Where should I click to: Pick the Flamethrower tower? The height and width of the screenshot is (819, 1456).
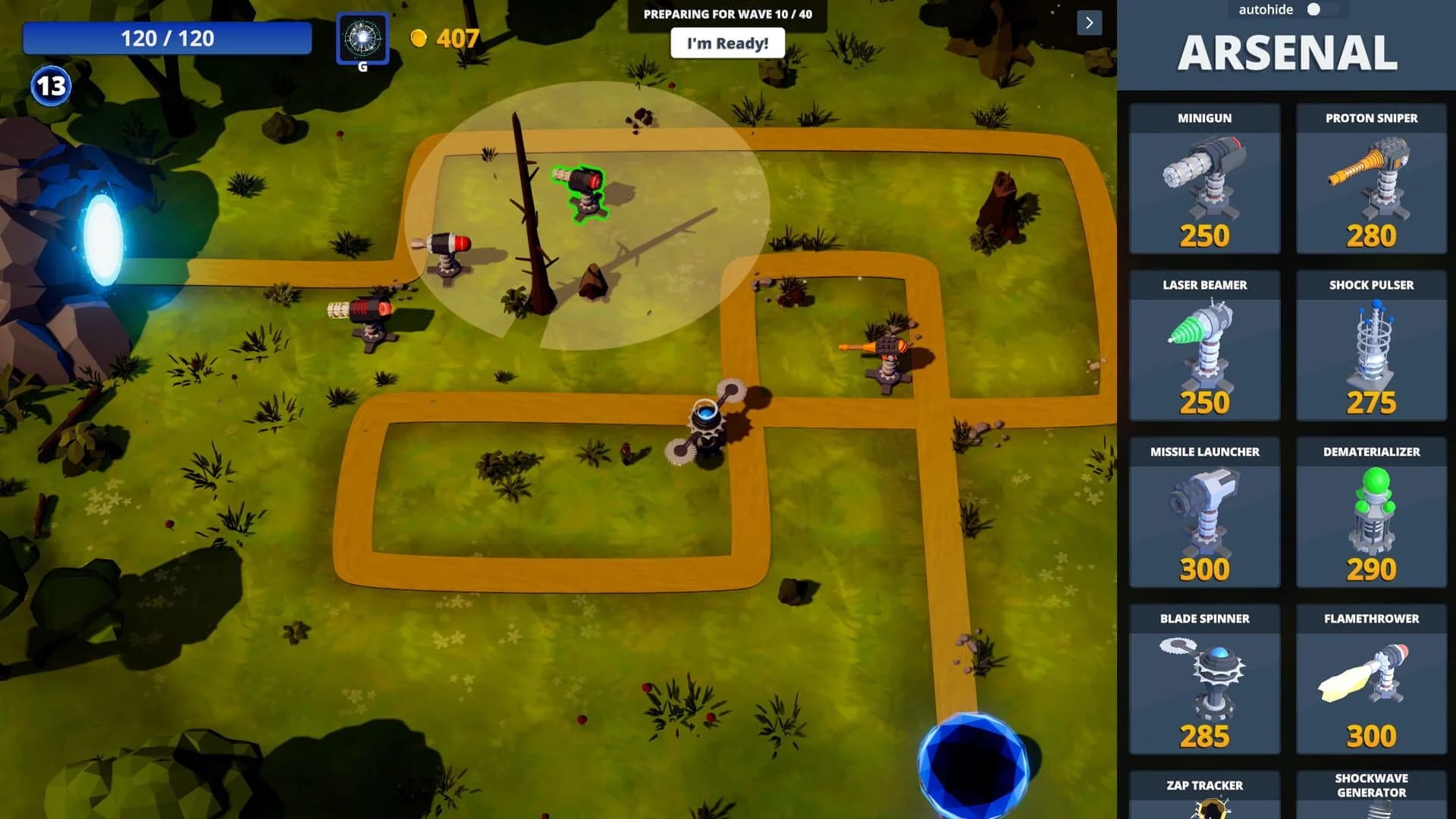pos(1370,682)
